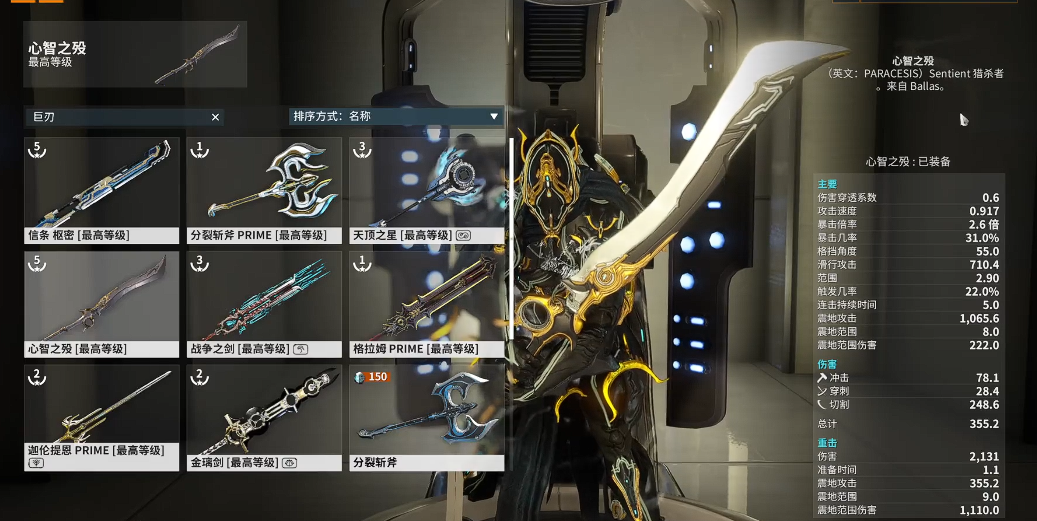Choose the 分裂斩斧 PRIME weapon tile

264,191
